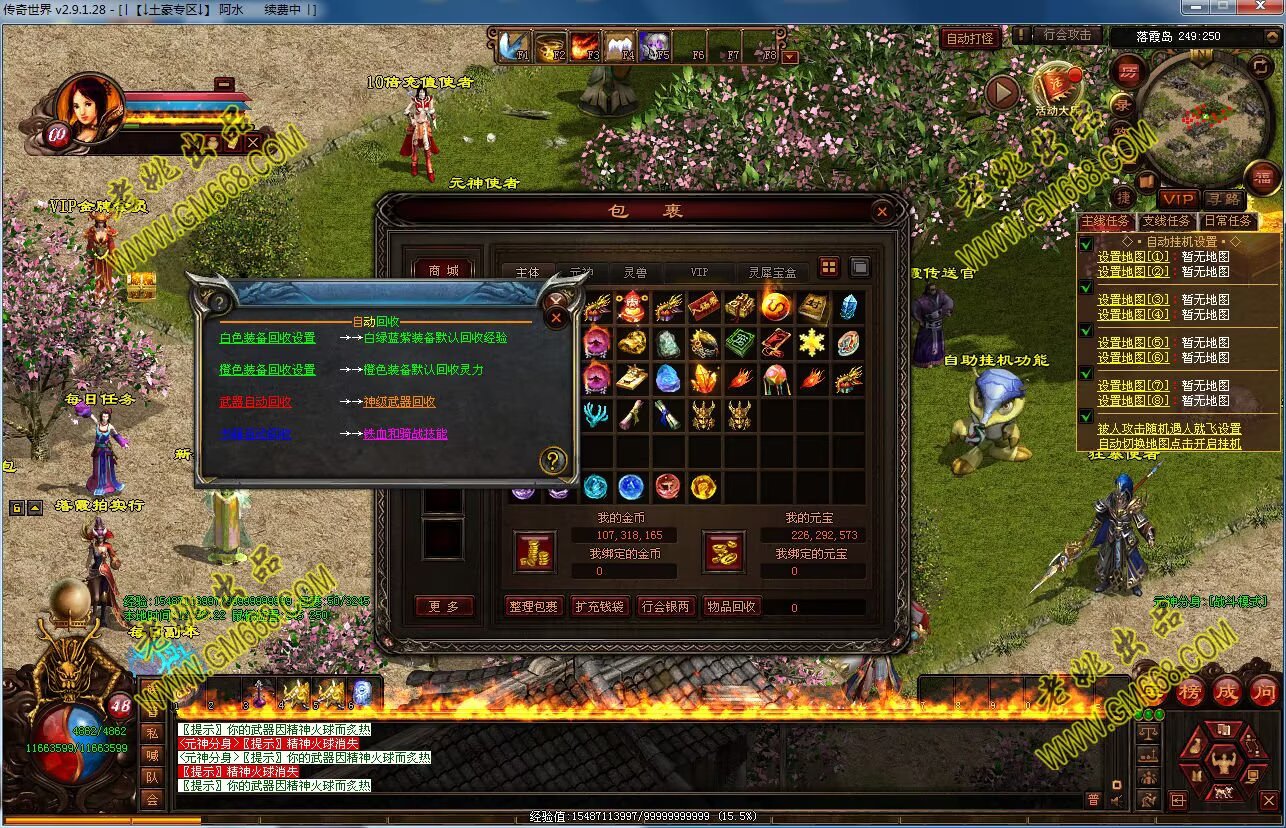Open 橙色装备回收设置 link

point(267,370)
